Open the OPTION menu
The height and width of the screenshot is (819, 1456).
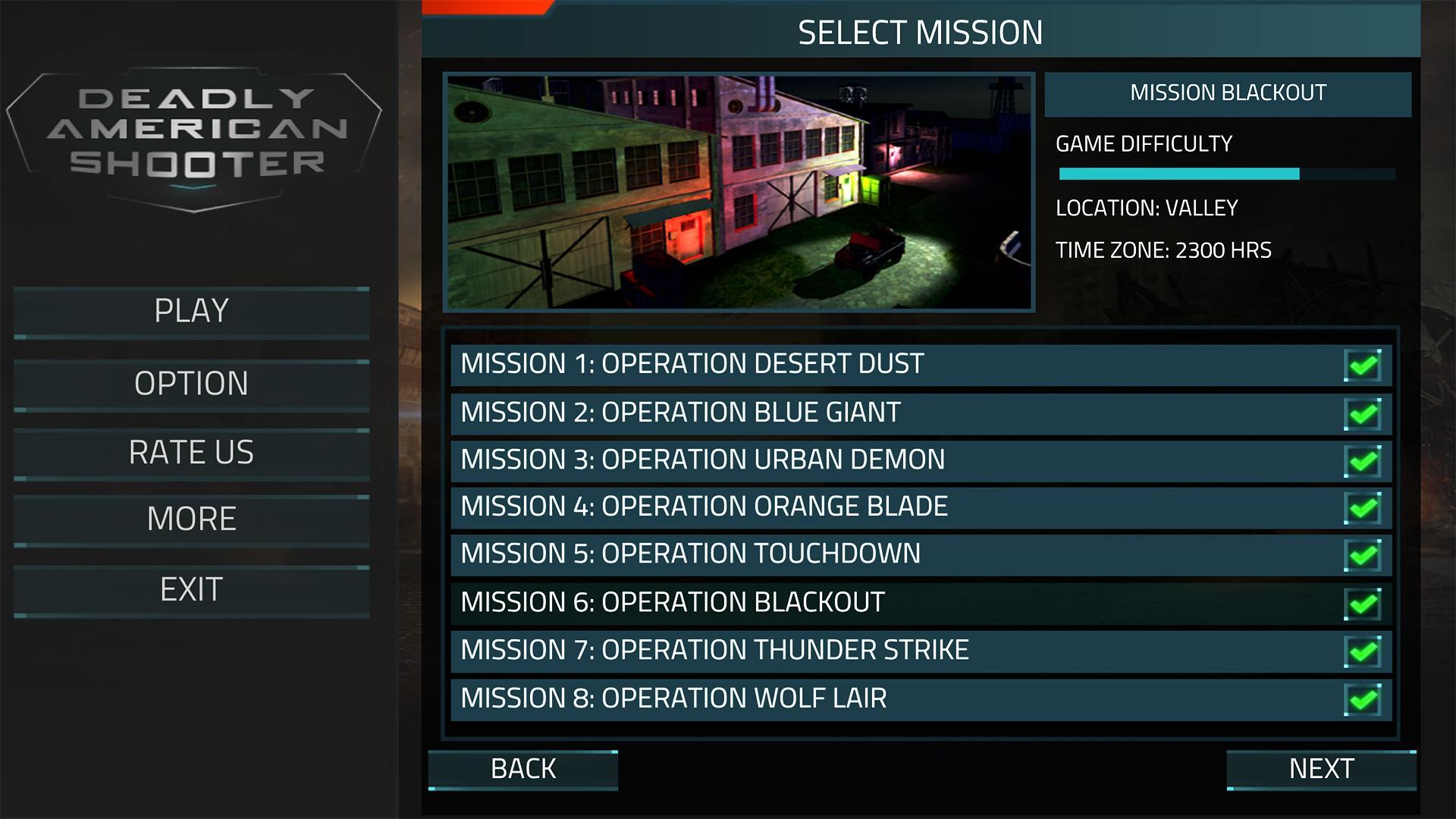click(191, 384)
